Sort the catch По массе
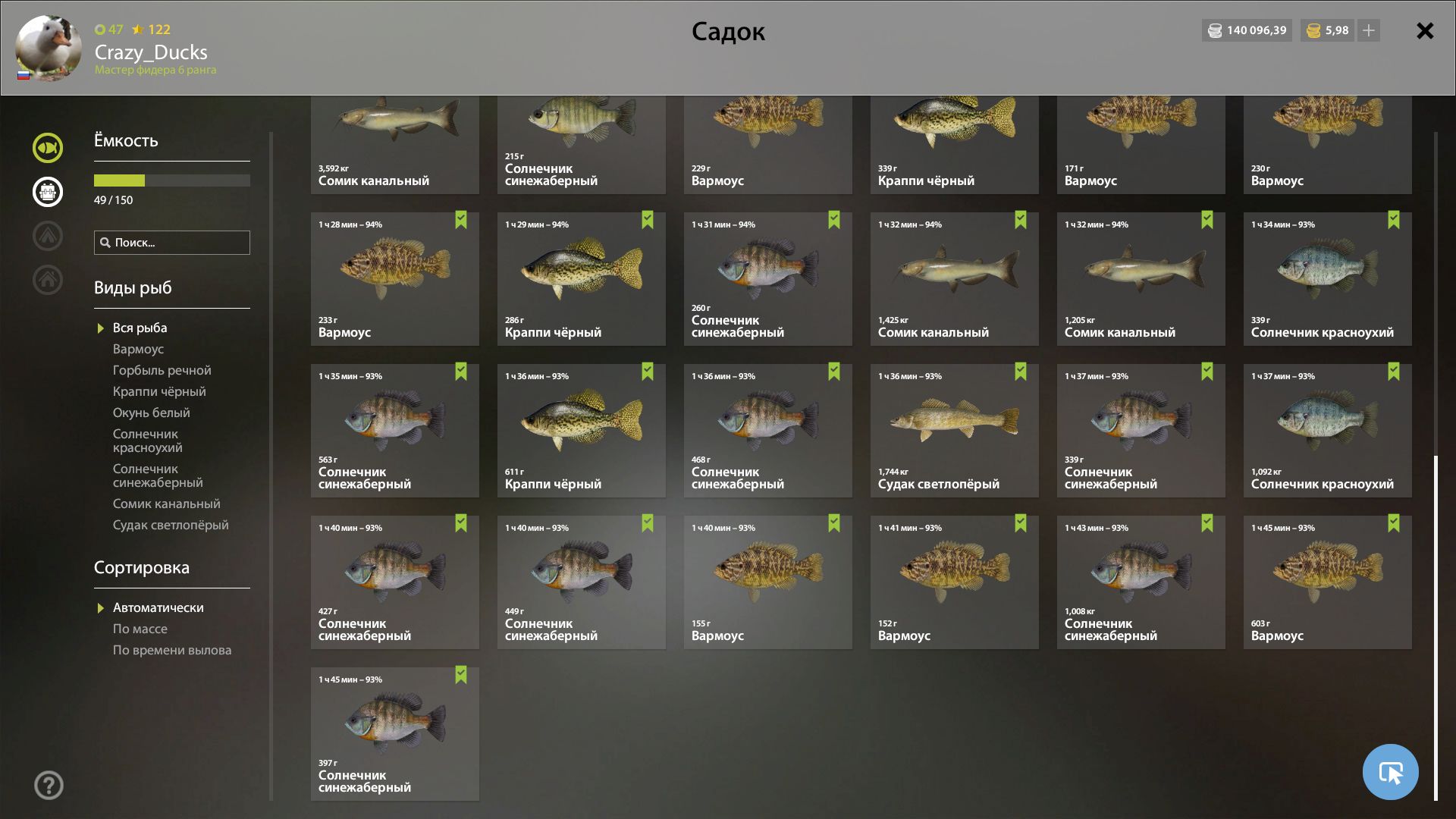 [140, 629]
